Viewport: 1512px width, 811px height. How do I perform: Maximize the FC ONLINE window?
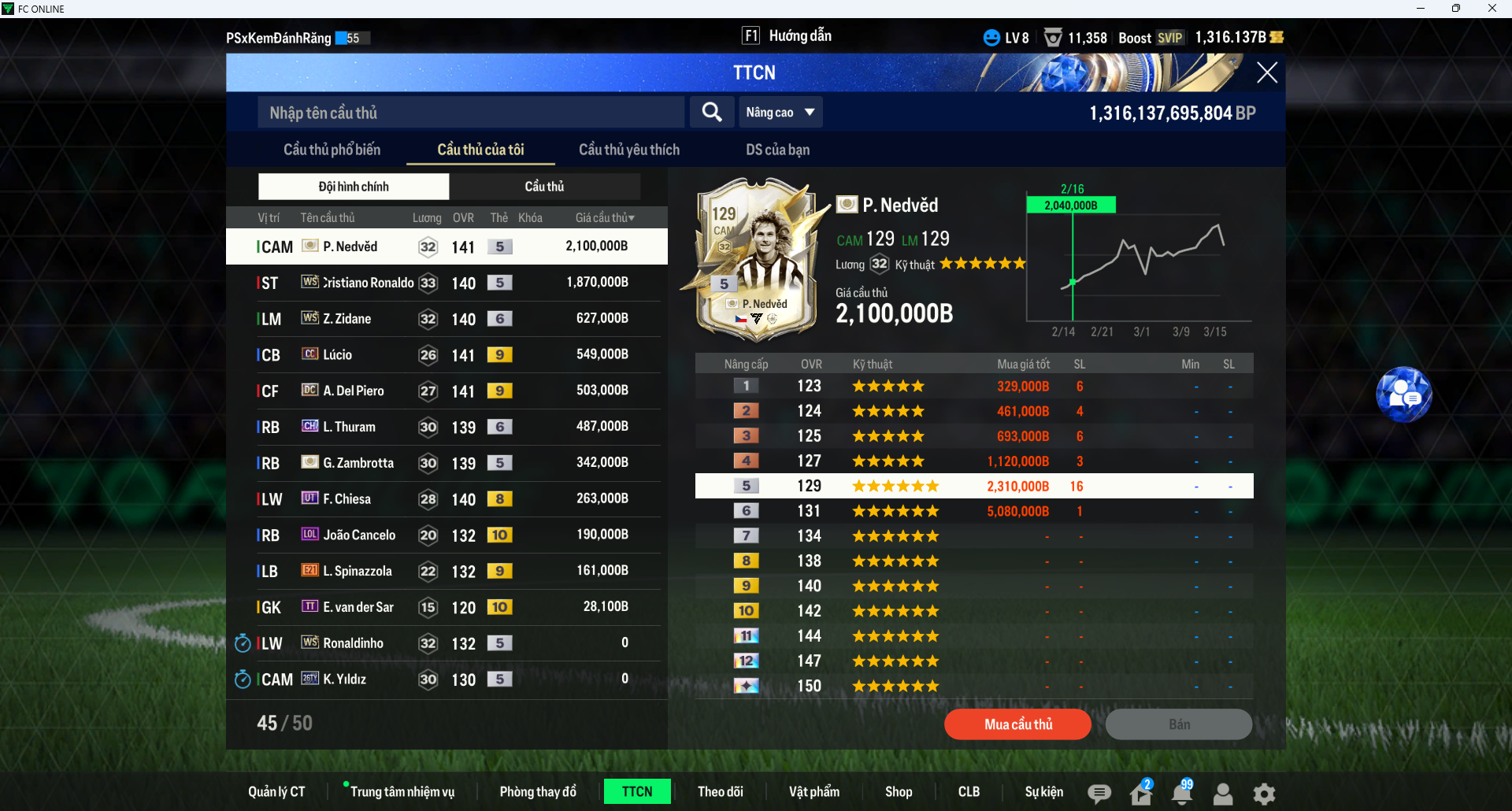tap(1456, 9)
